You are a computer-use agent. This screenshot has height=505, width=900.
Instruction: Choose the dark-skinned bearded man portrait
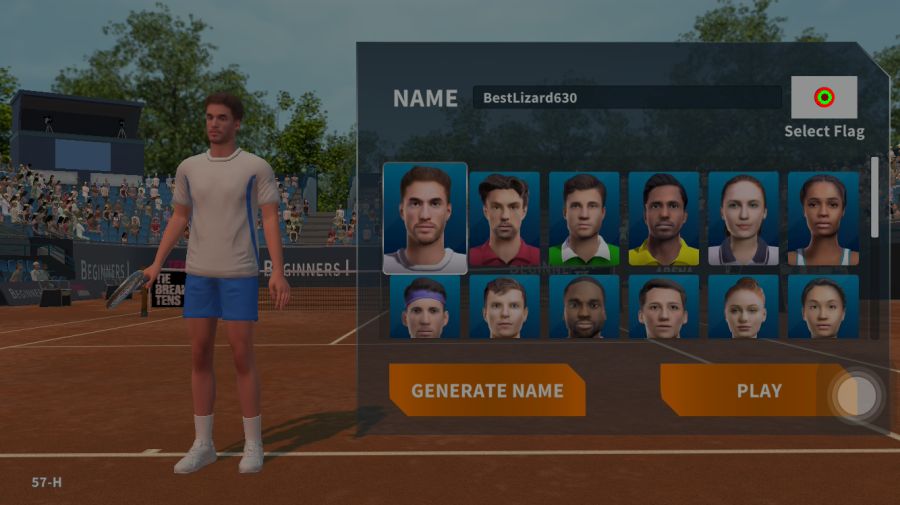584,307
